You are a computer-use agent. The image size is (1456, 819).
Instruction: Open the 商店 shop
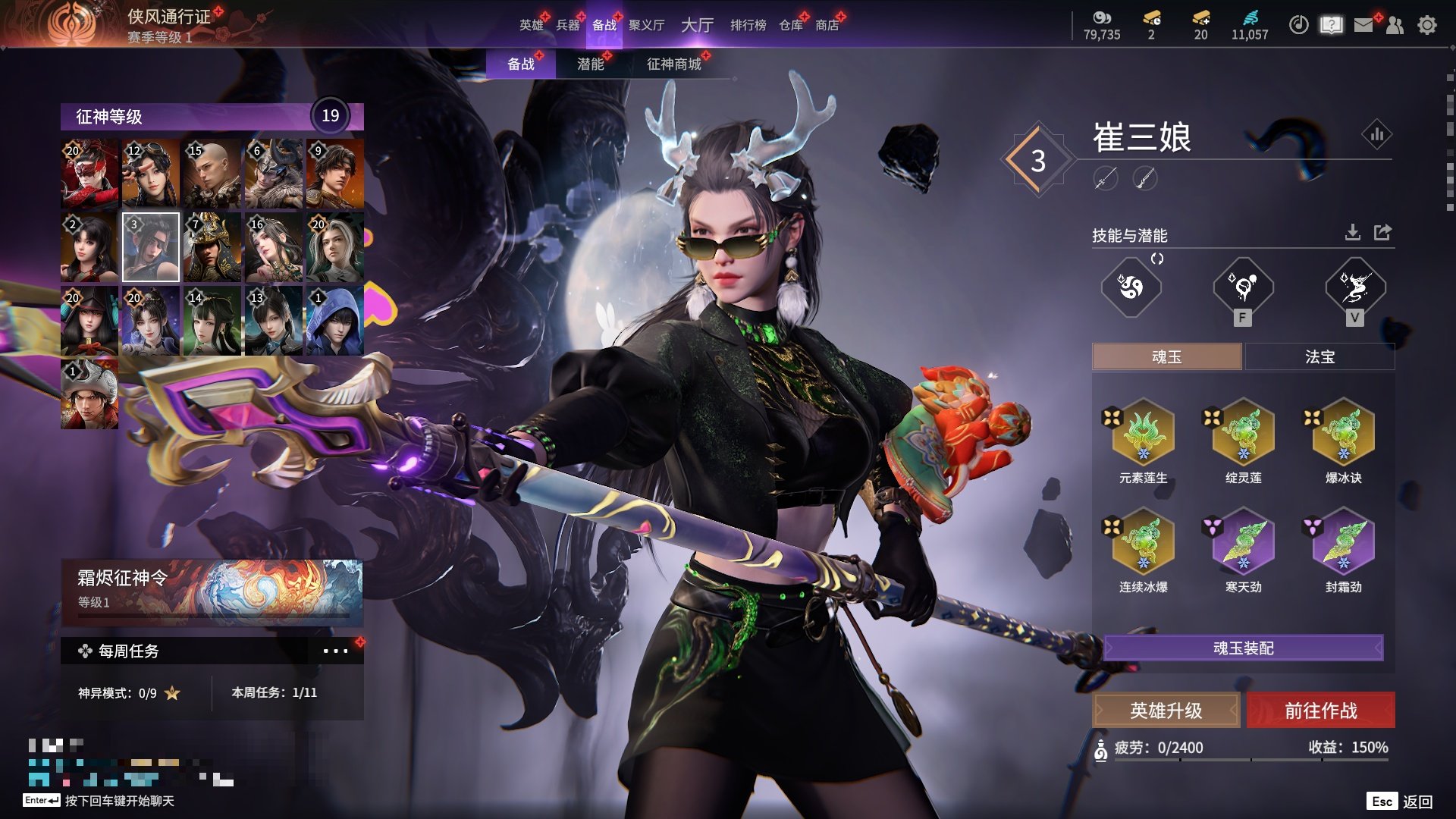click(827, 25)
